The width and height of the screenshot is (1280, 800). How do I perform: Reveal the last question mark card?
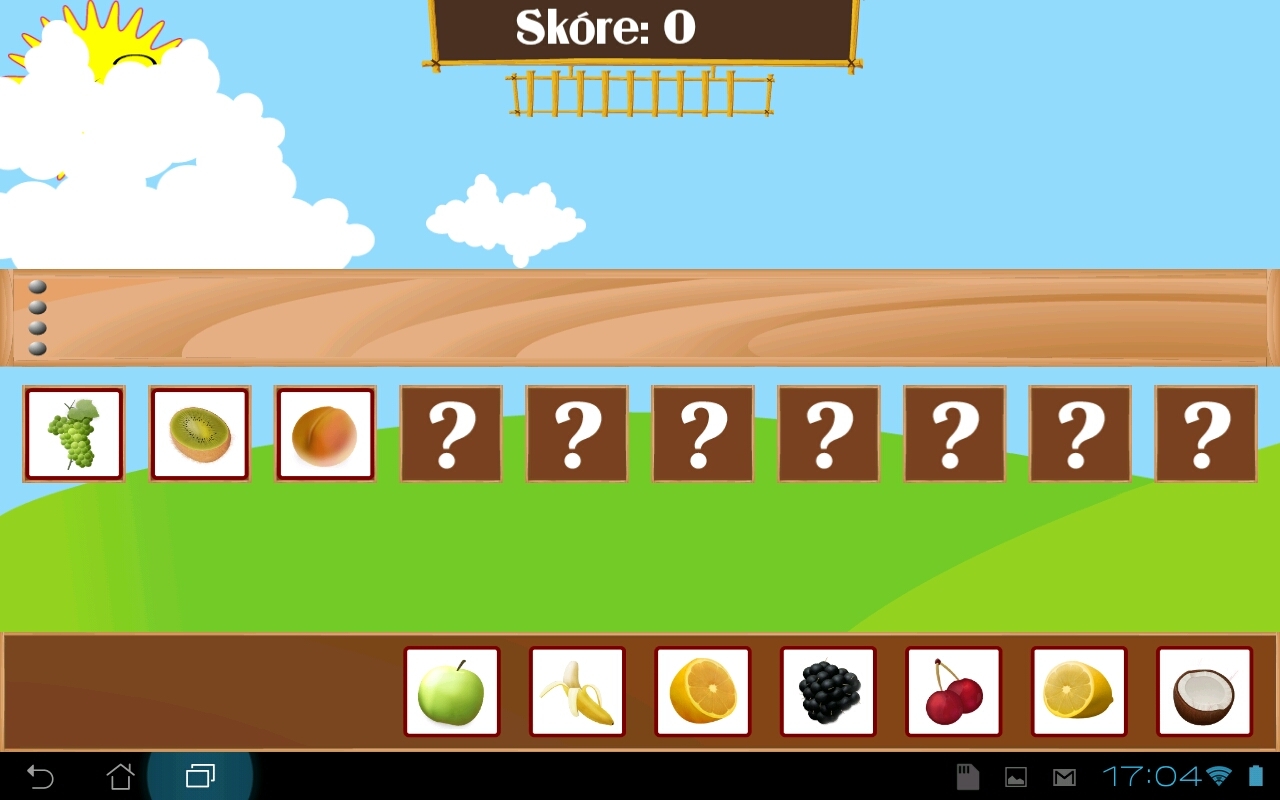pos(1206,433)
